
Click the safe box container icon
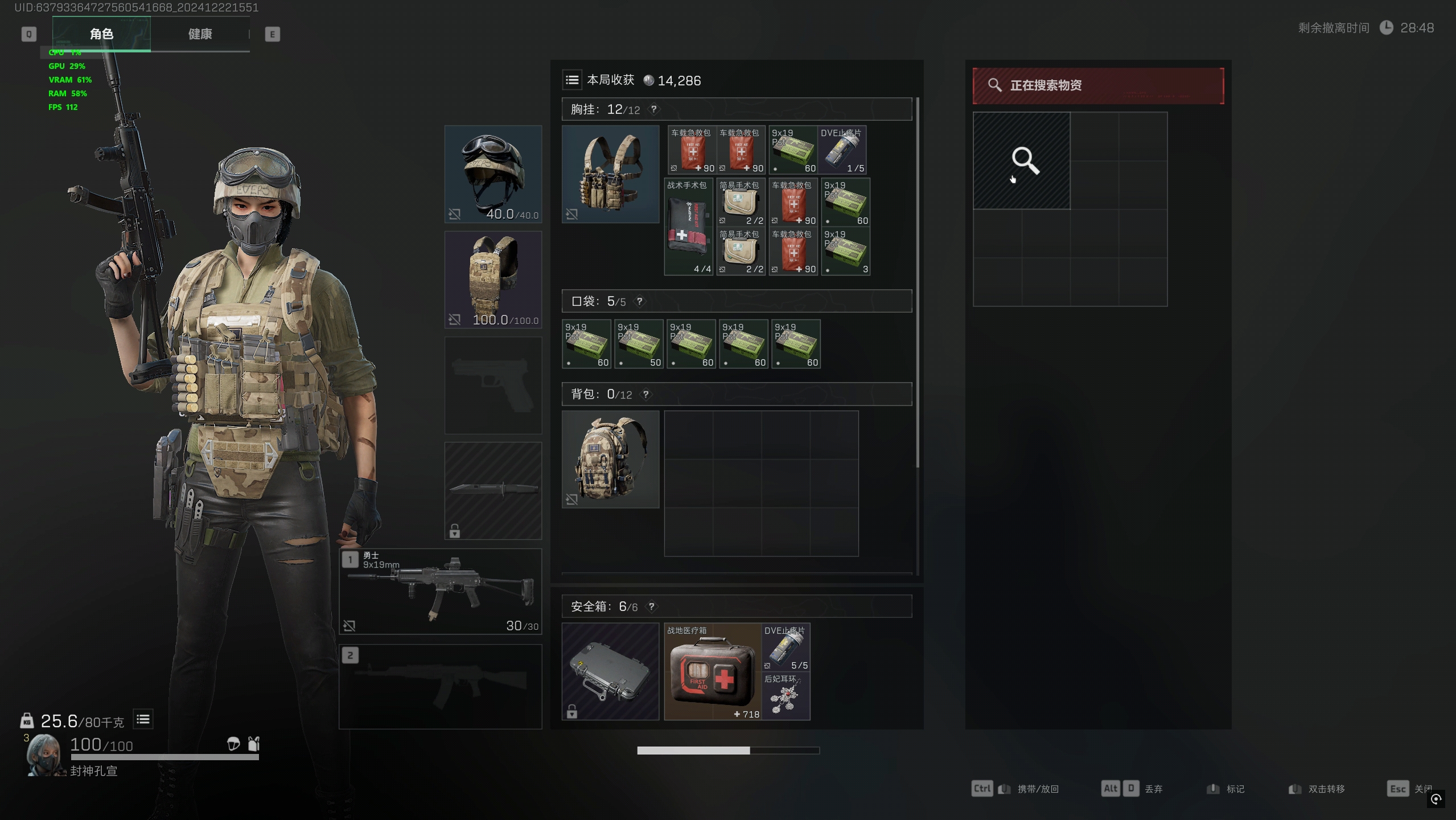click(610, 672)
